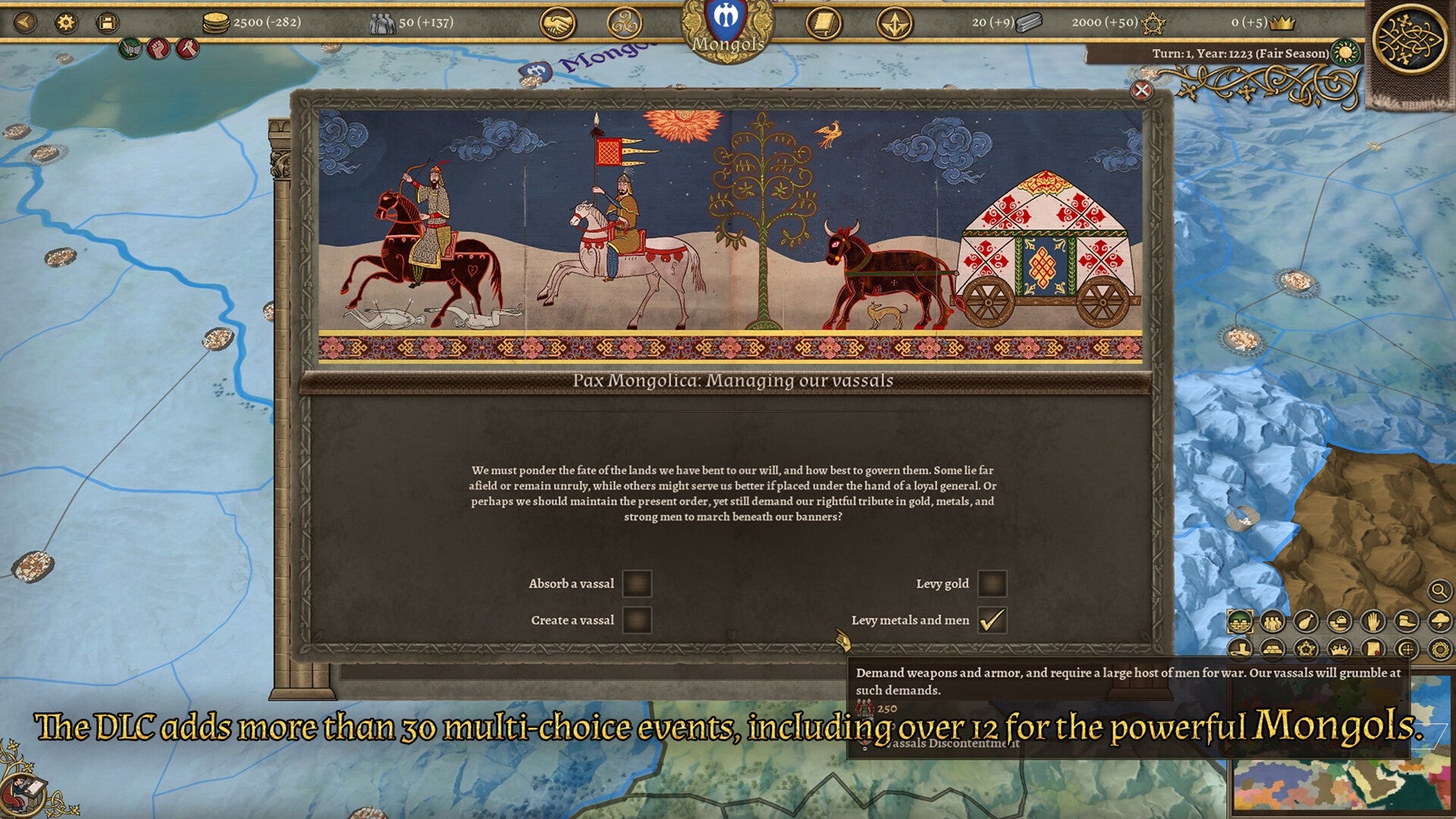Click the save game disk icon

[105, 23]
